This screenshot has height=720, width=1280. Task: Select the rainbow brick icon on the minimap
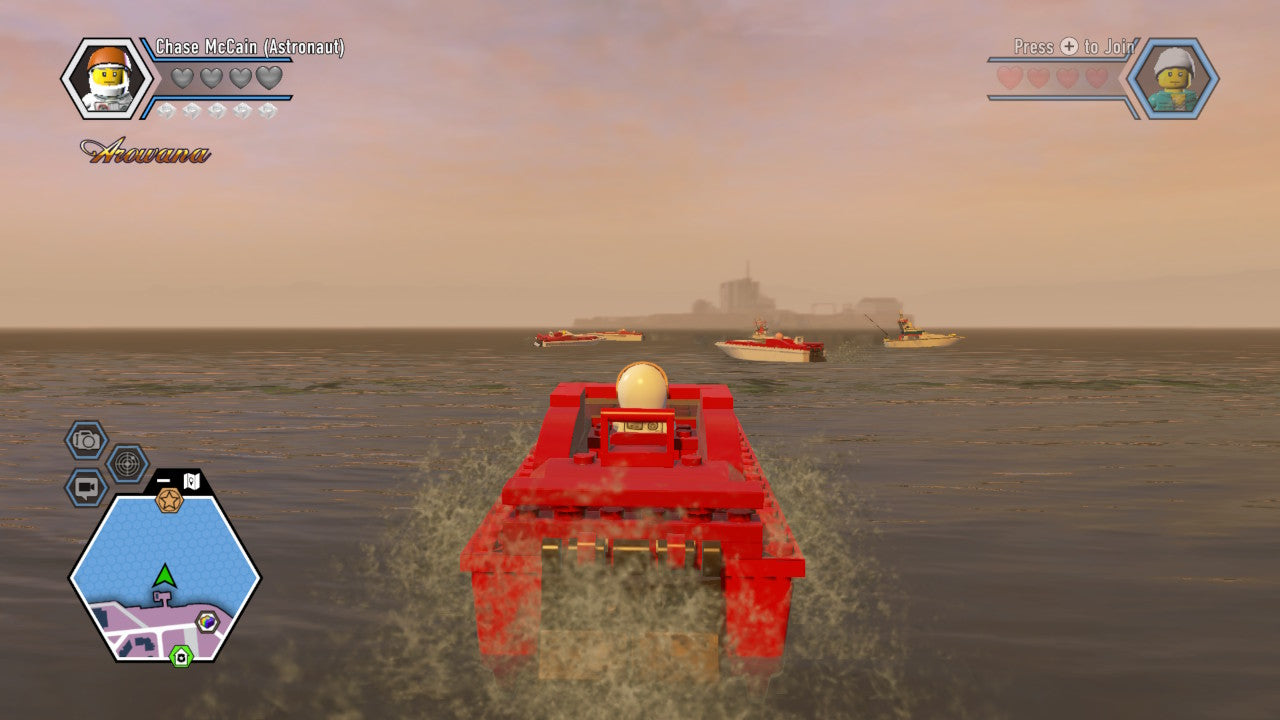206,621
